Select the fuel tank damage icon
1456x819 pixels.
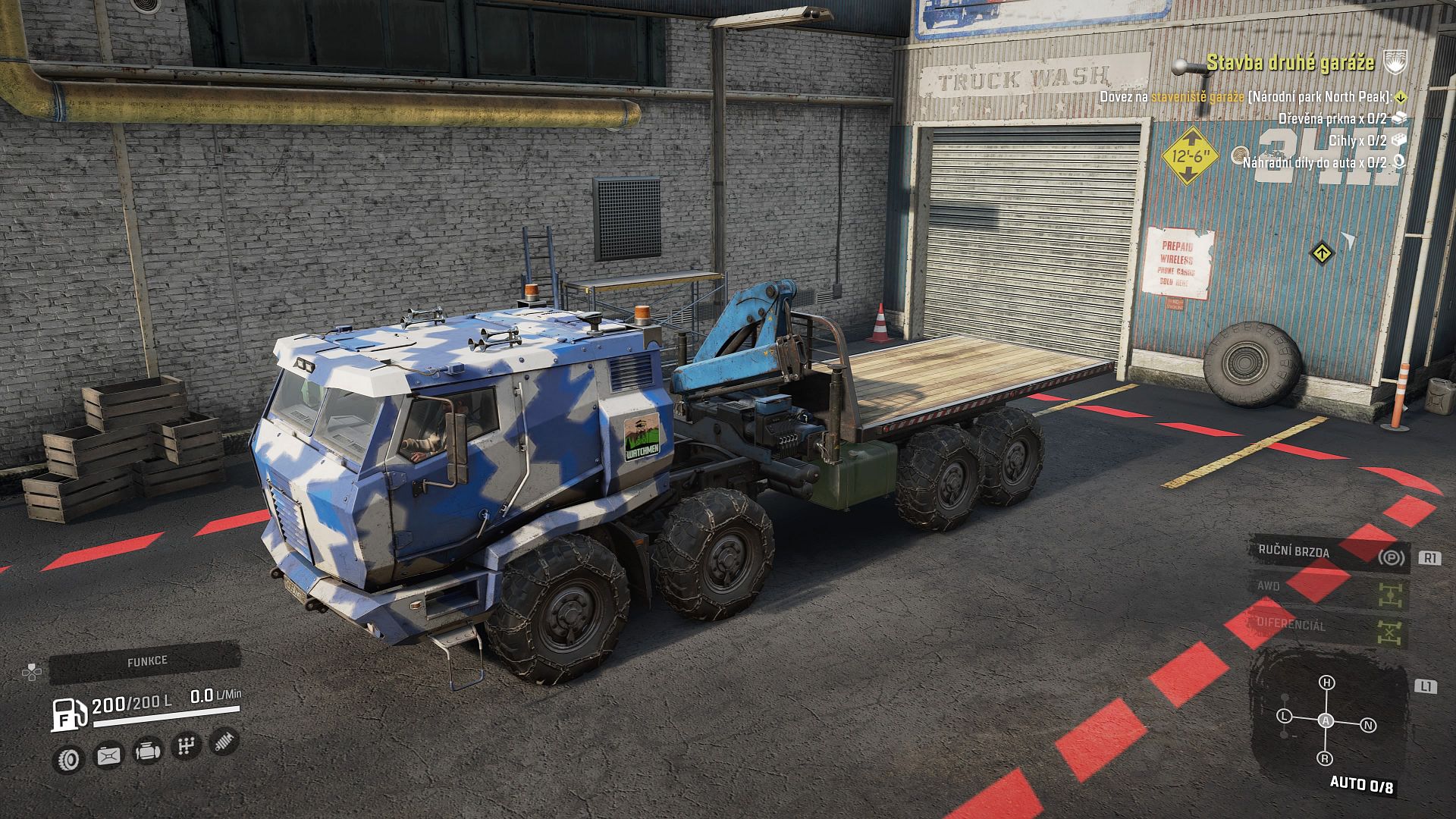coord(108,755)
